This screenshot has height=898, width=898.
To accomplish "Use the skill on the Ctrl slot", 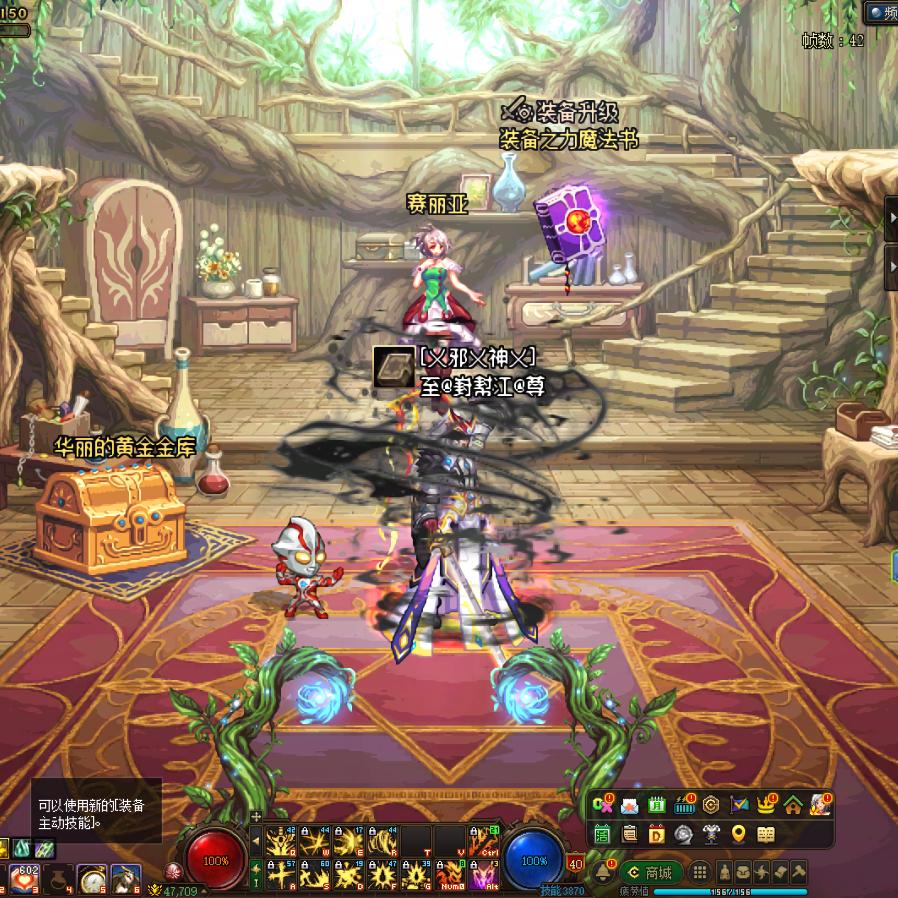I will point(483,842).
